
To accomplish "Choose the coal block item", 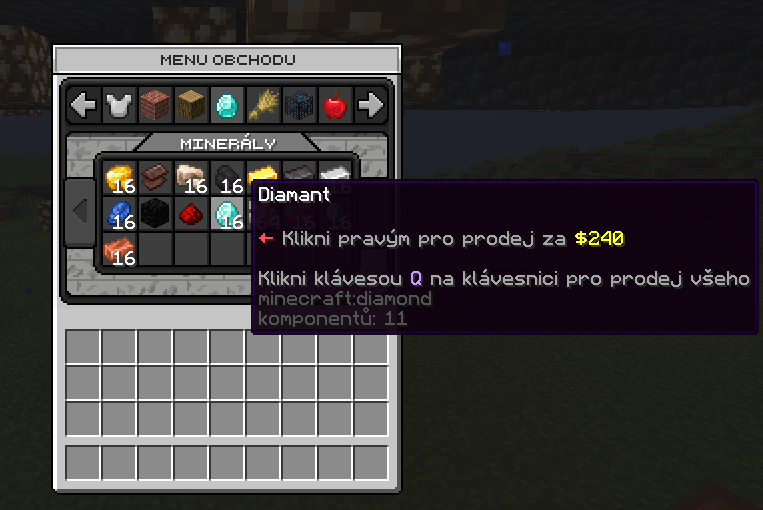I will click(x=155, y=213).
